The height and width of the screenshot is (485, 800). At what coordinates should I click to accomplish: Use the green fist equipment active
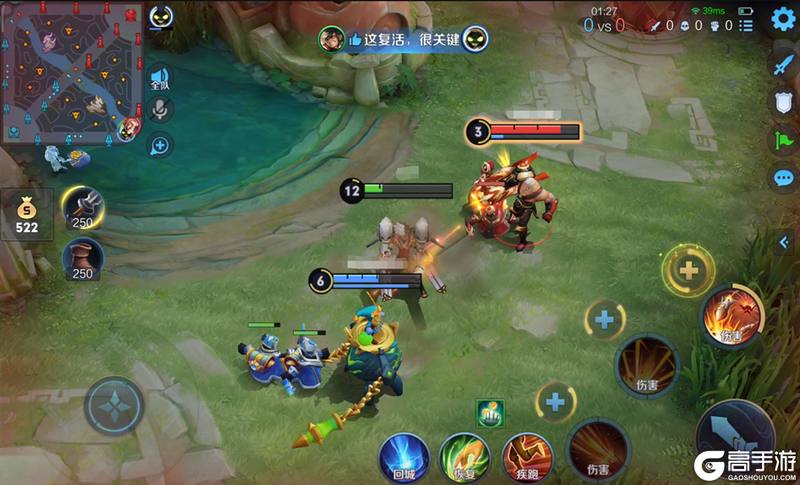490,412
